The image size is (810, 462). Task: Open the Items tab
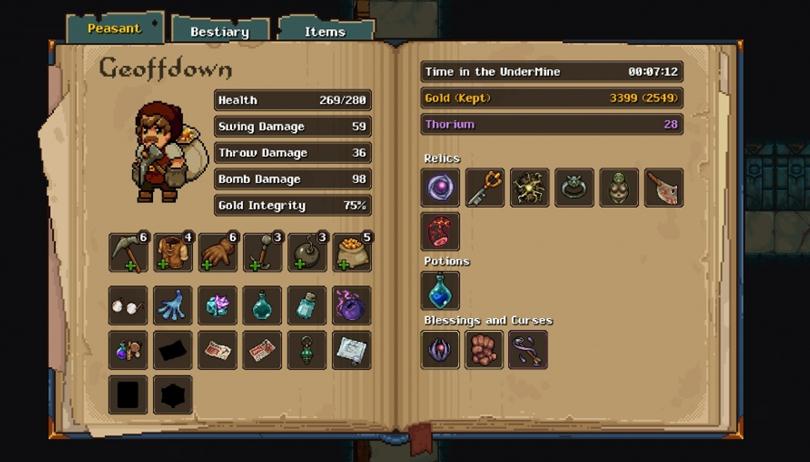click(324, 31)
